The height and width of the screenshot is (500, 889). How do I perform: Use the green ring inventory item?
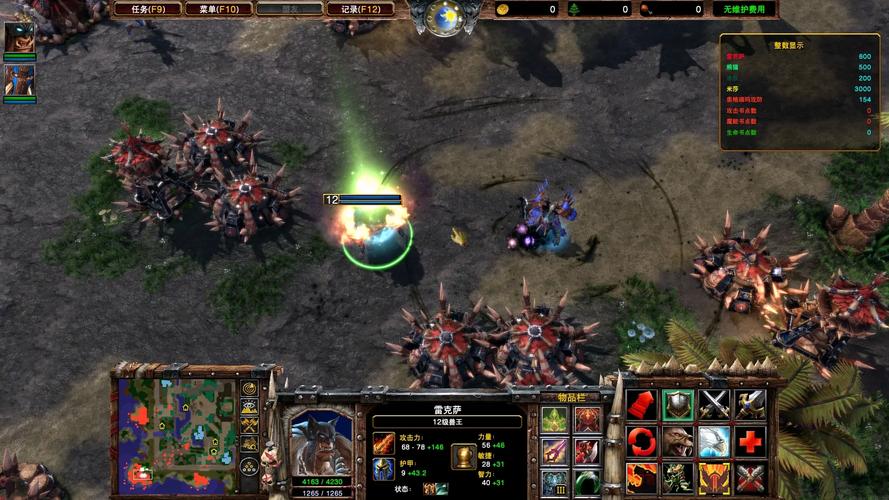pos(587,482)
